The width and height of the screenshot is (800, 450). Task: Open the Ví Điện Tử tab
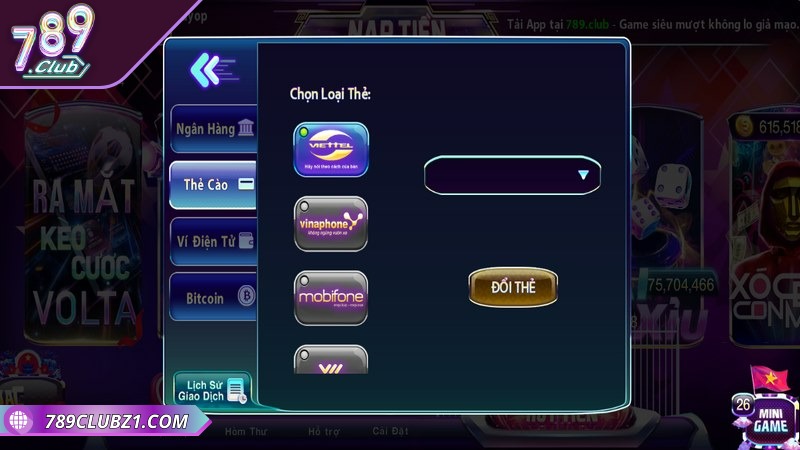(x=212, y=241)
